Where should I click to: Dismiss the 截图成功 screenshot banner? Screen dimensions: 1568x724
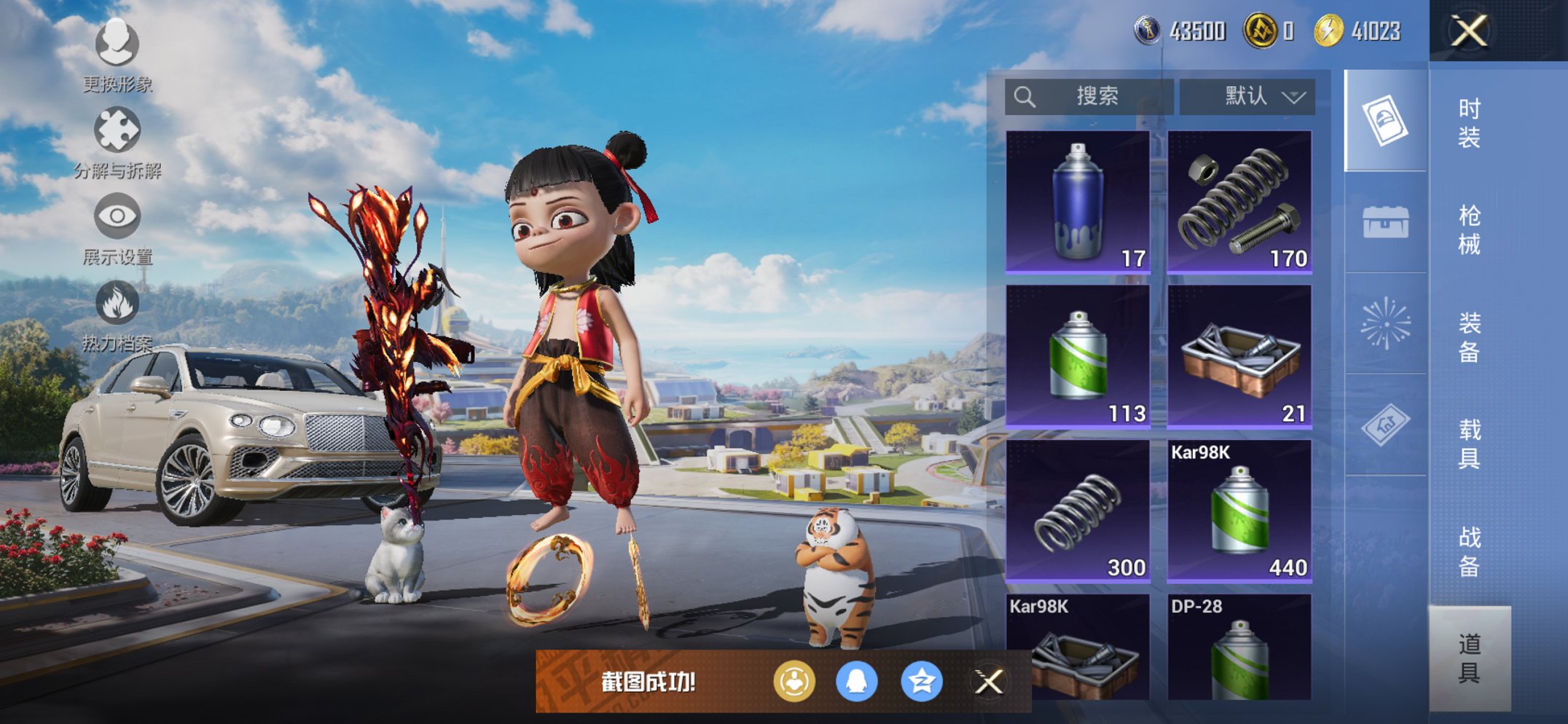(x=989, y=682)
